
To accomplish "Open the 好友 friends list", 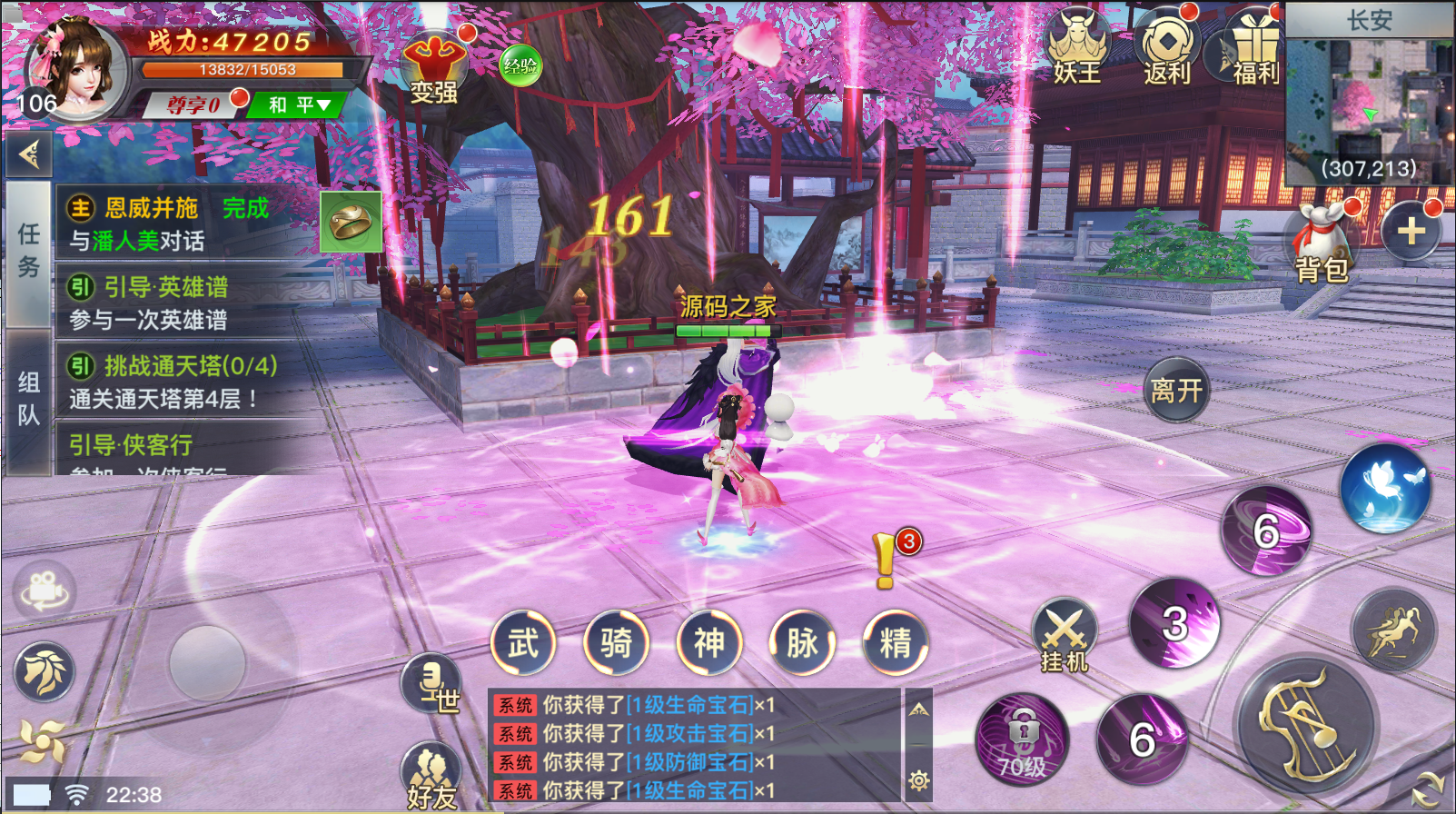I will [431, 778].
